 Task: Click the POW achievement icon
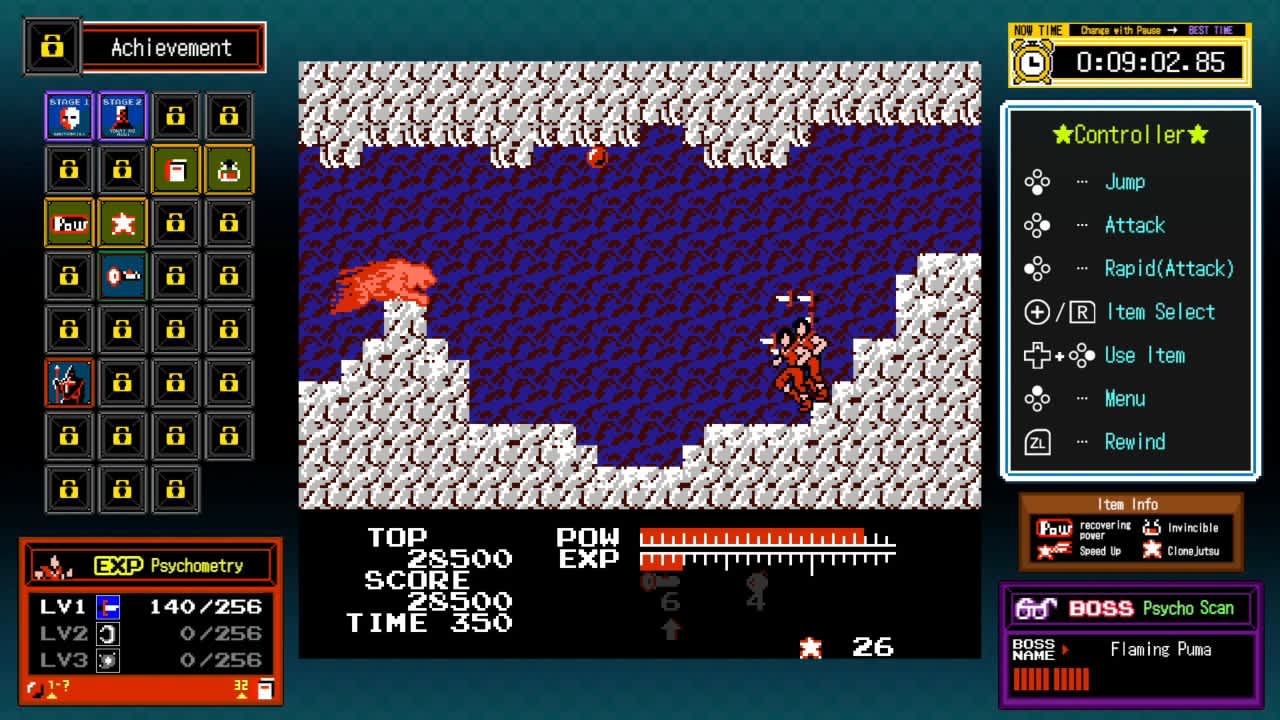[68, 223]
